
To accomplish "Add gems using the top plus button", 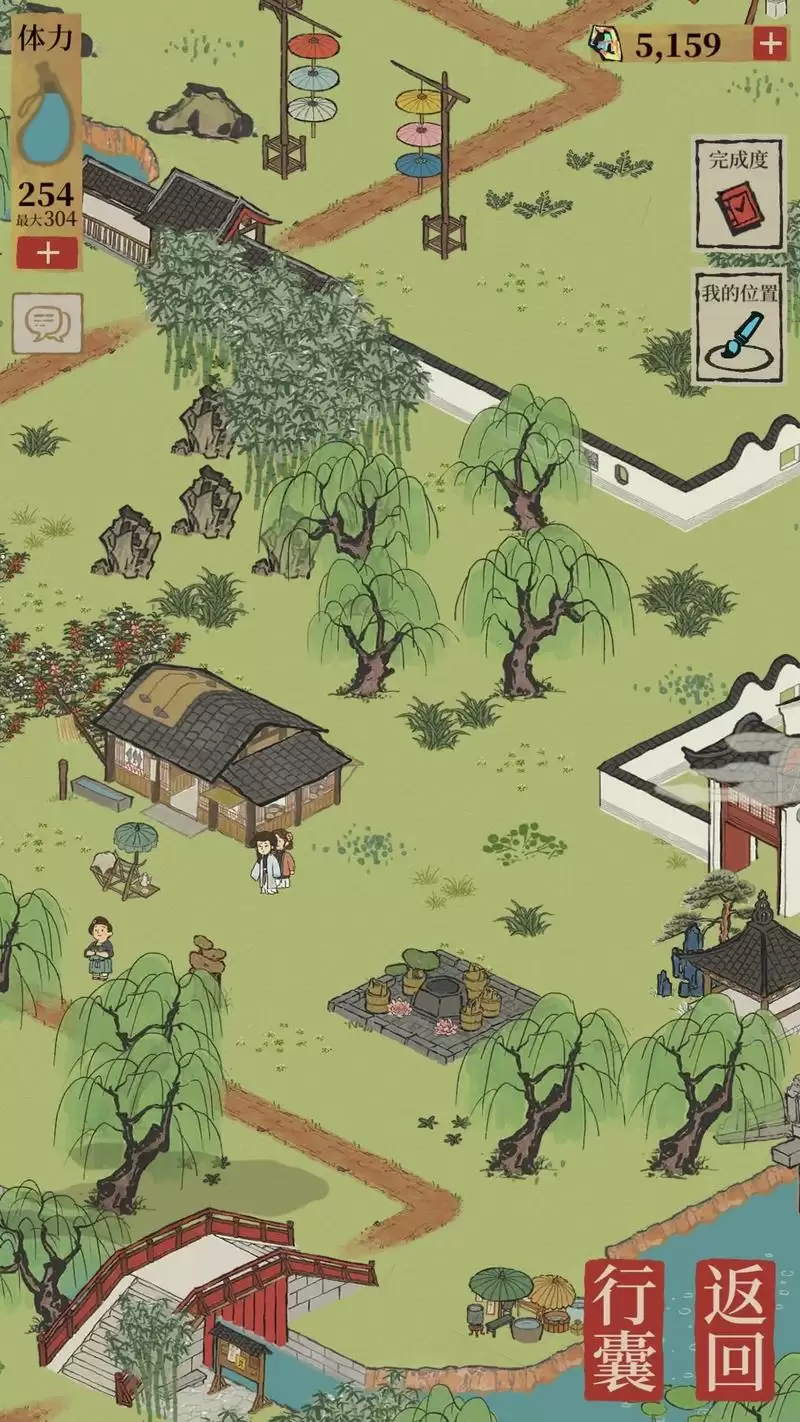I will [769, 44].
